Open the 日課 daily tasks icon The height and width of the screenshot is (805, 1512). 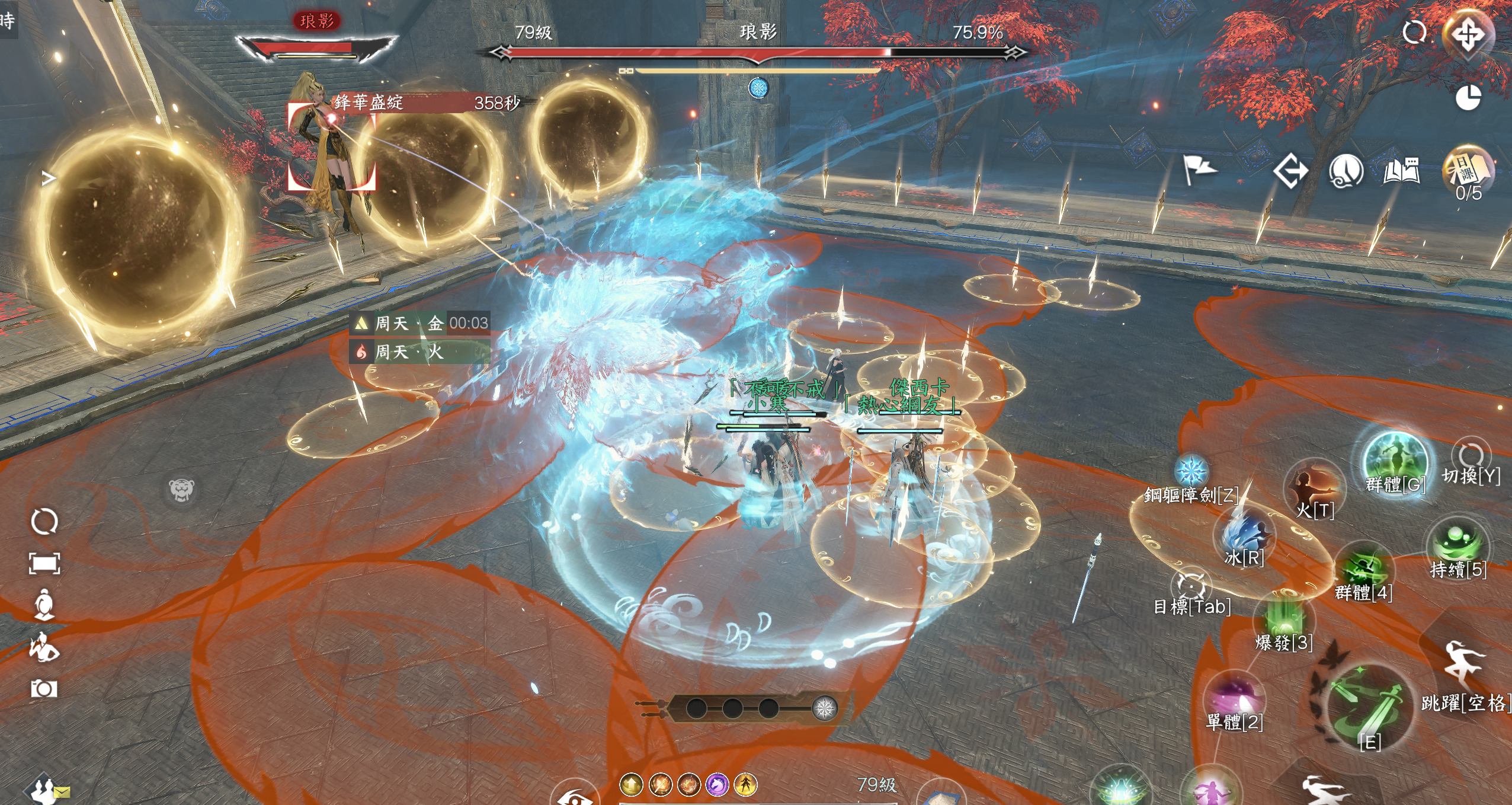[x=1468, y=170]
